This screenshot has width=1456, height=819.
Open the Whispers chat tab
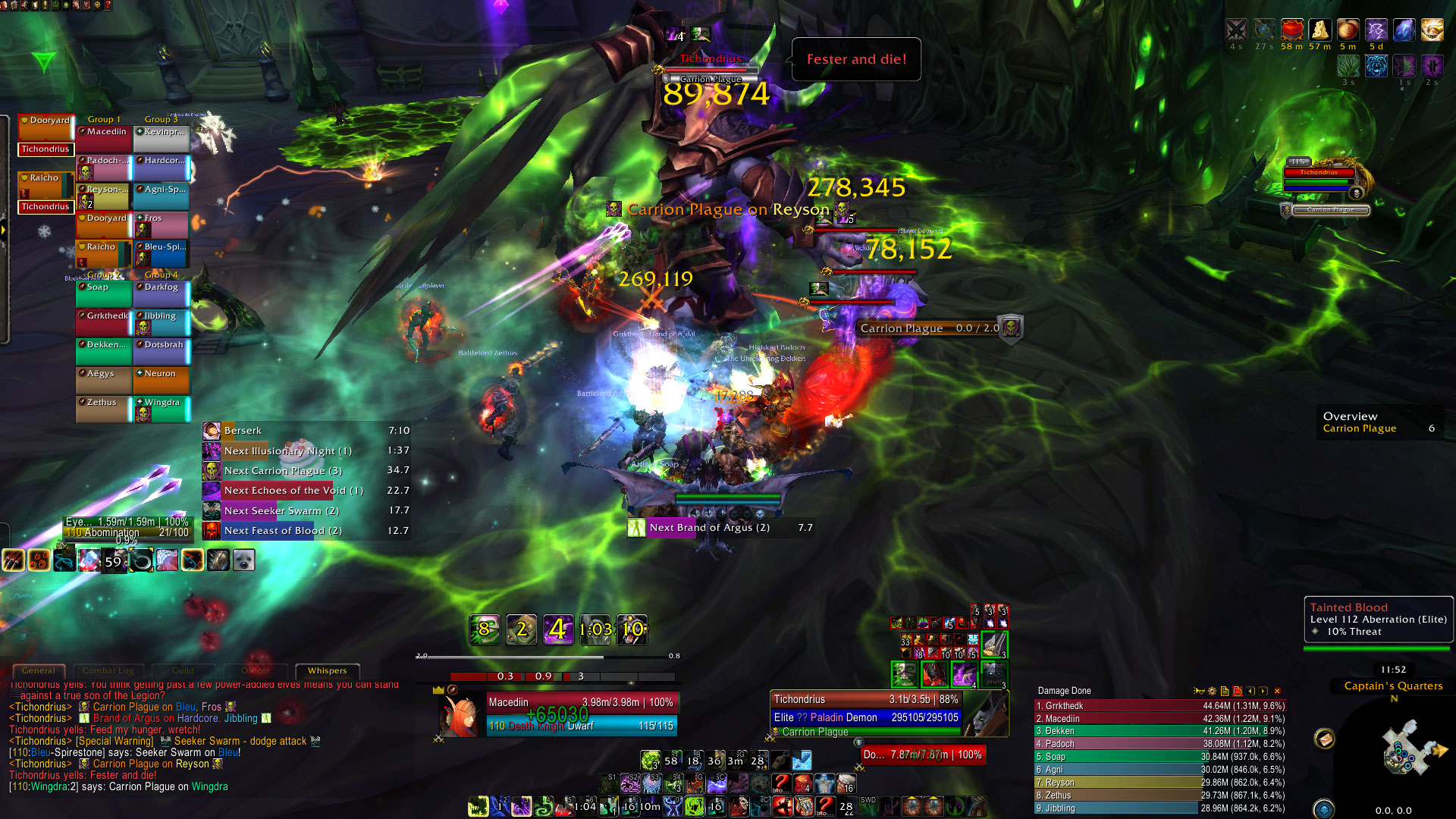[x=327, y=670]
